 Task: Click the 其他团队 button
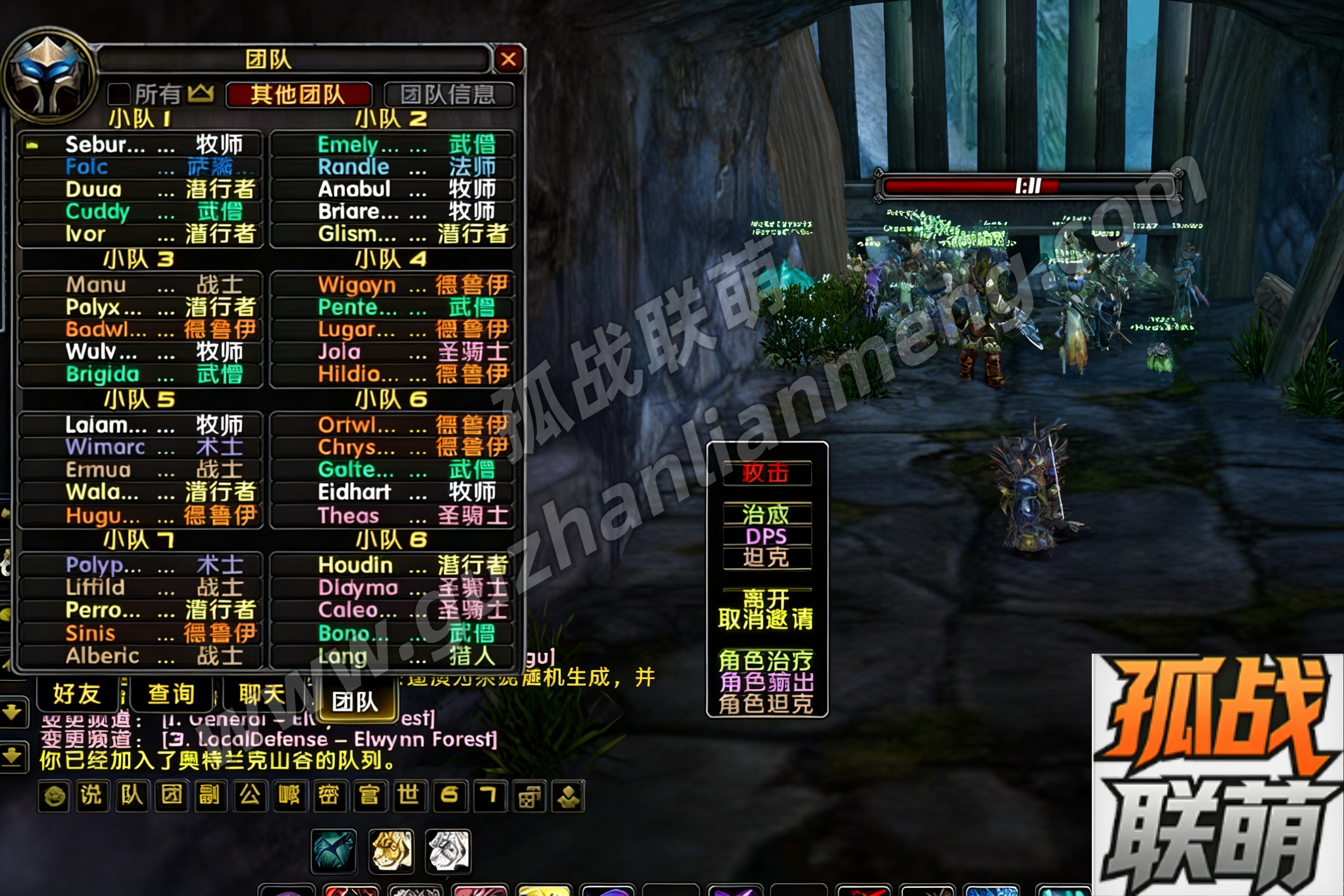point(298,94)
